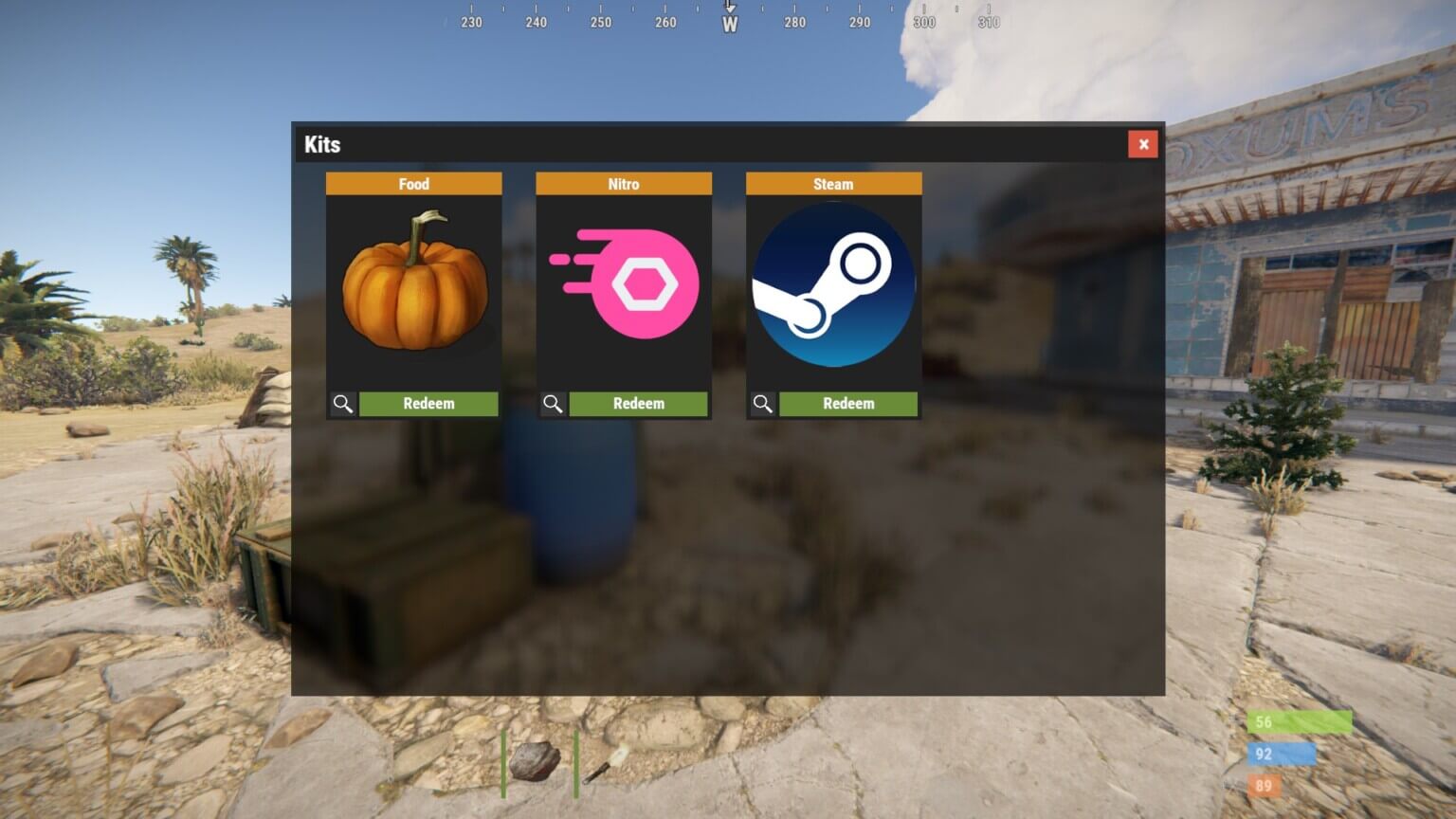Select the rock in the hotbar
The height and width of the screenshot is (819, 1456).
[536, 763]
